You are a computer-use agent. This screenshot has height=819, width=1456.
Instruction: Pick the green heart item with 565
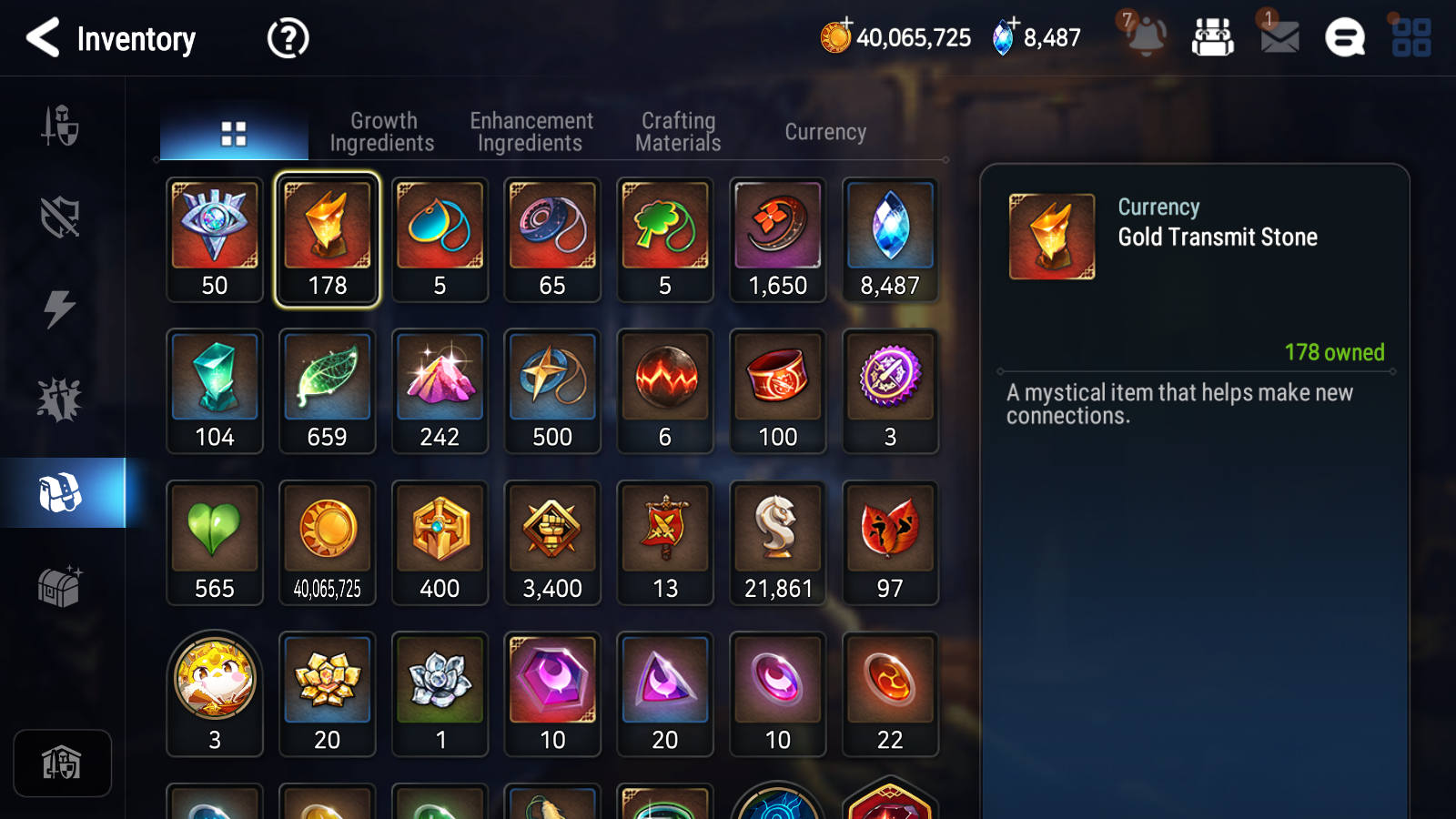tap(215, 542)
